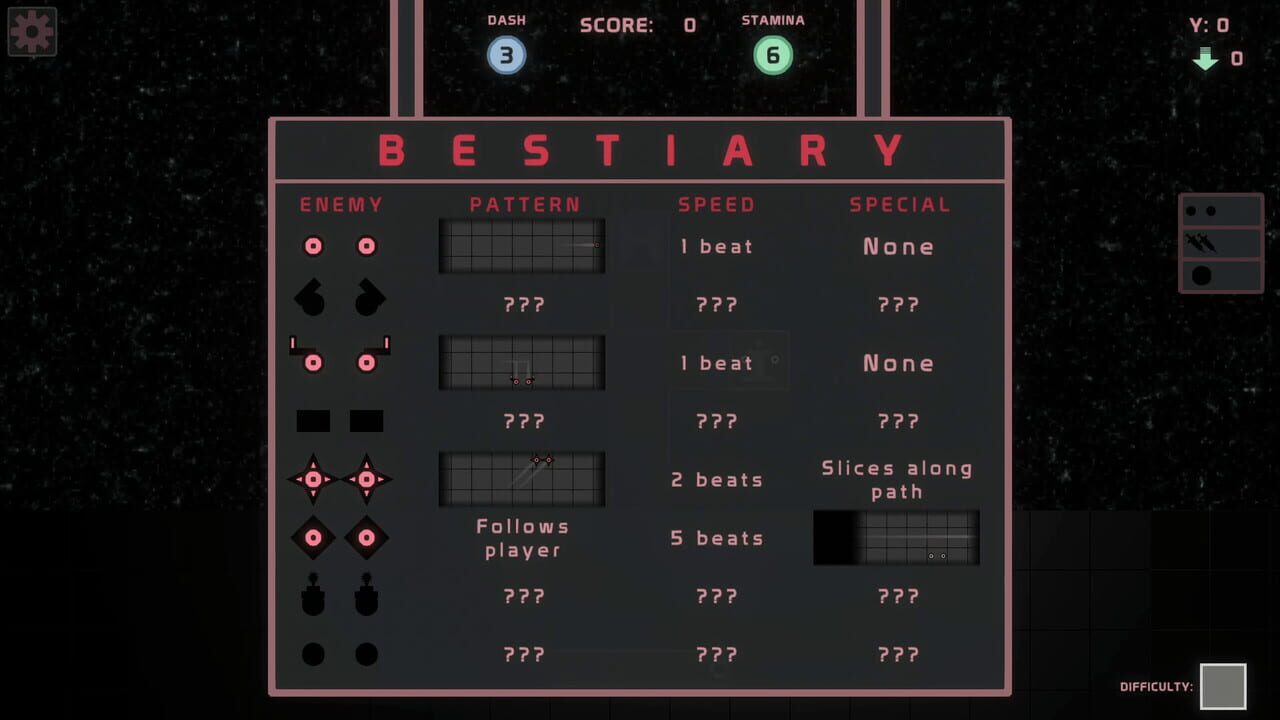
Task: Click the diamond follower enemy icon
Action: [x=312, y=537]
